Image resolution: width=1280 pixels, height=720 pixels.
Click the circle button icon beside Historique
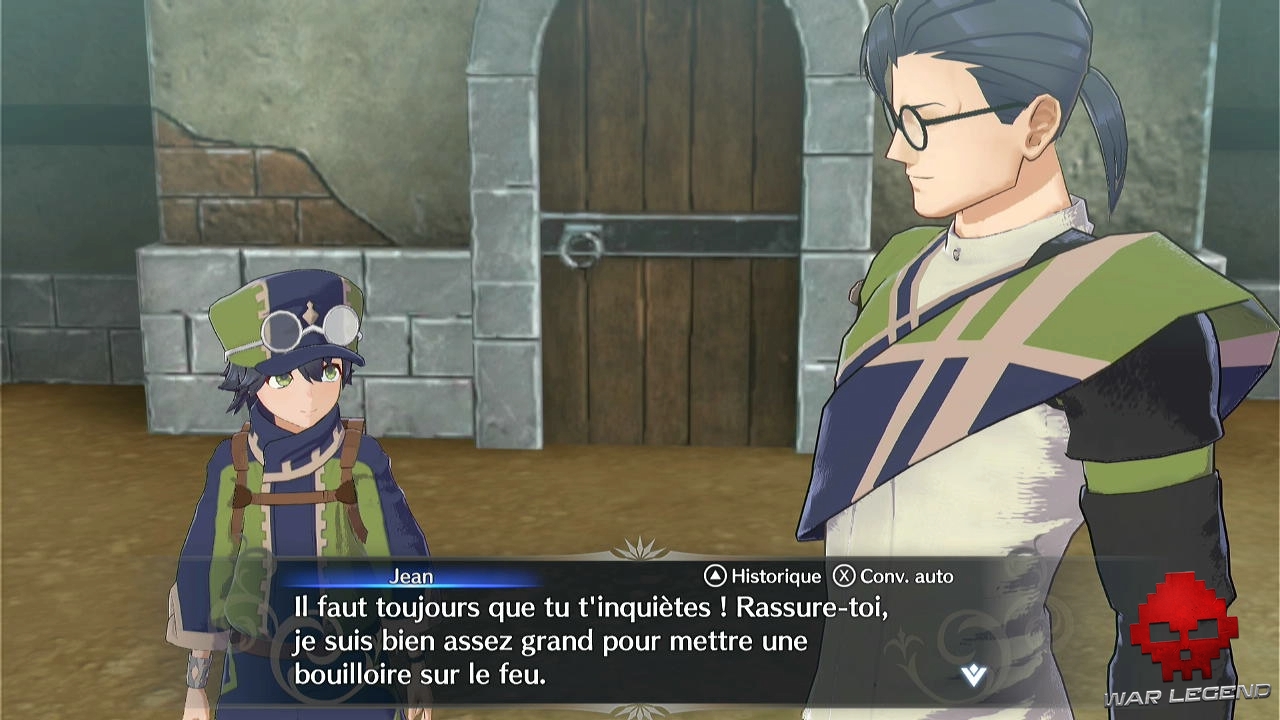point(714,576)
